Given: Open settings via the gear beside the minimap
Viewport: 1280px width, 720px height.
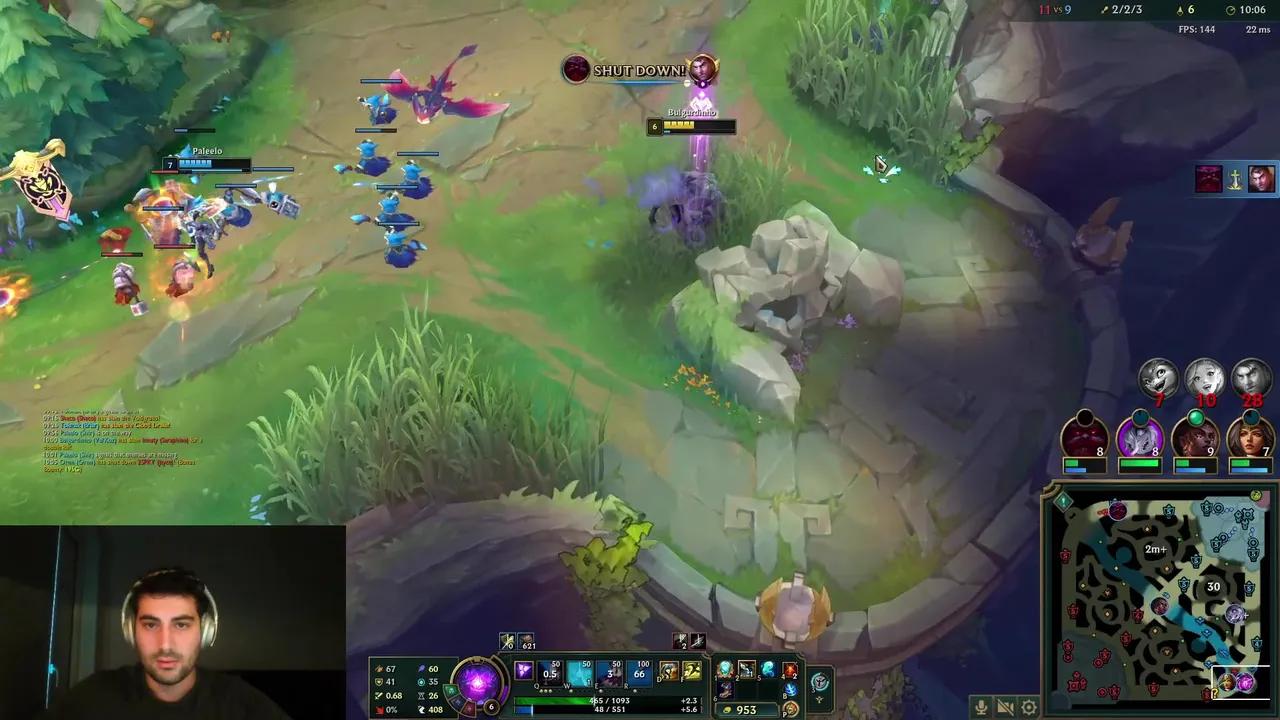Looking at the screenshot, I should (1029, 706).
